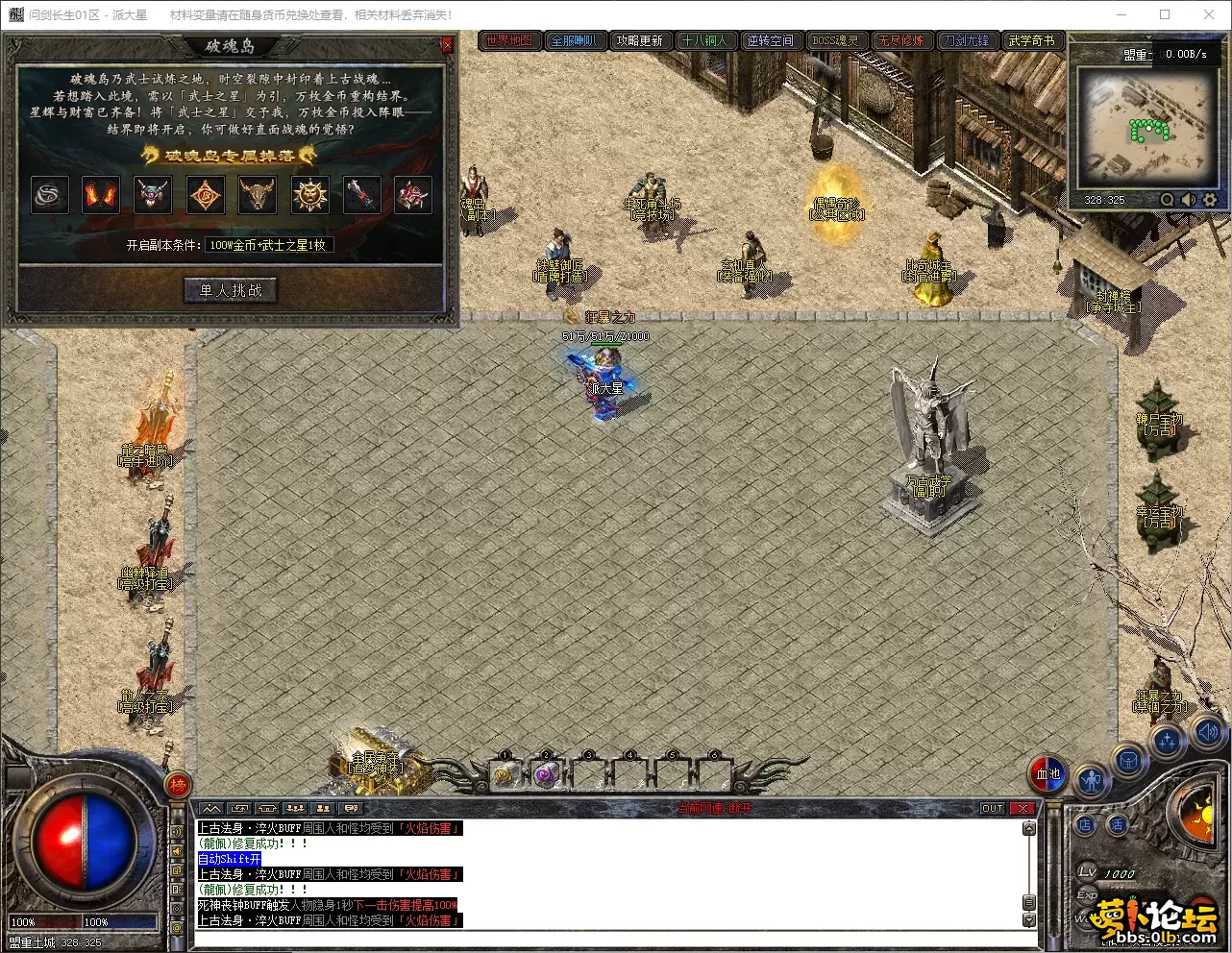Use the purple scroll in hotbar slot 2
This screenshot has width=1232, height=953.
tap(546, 774)
